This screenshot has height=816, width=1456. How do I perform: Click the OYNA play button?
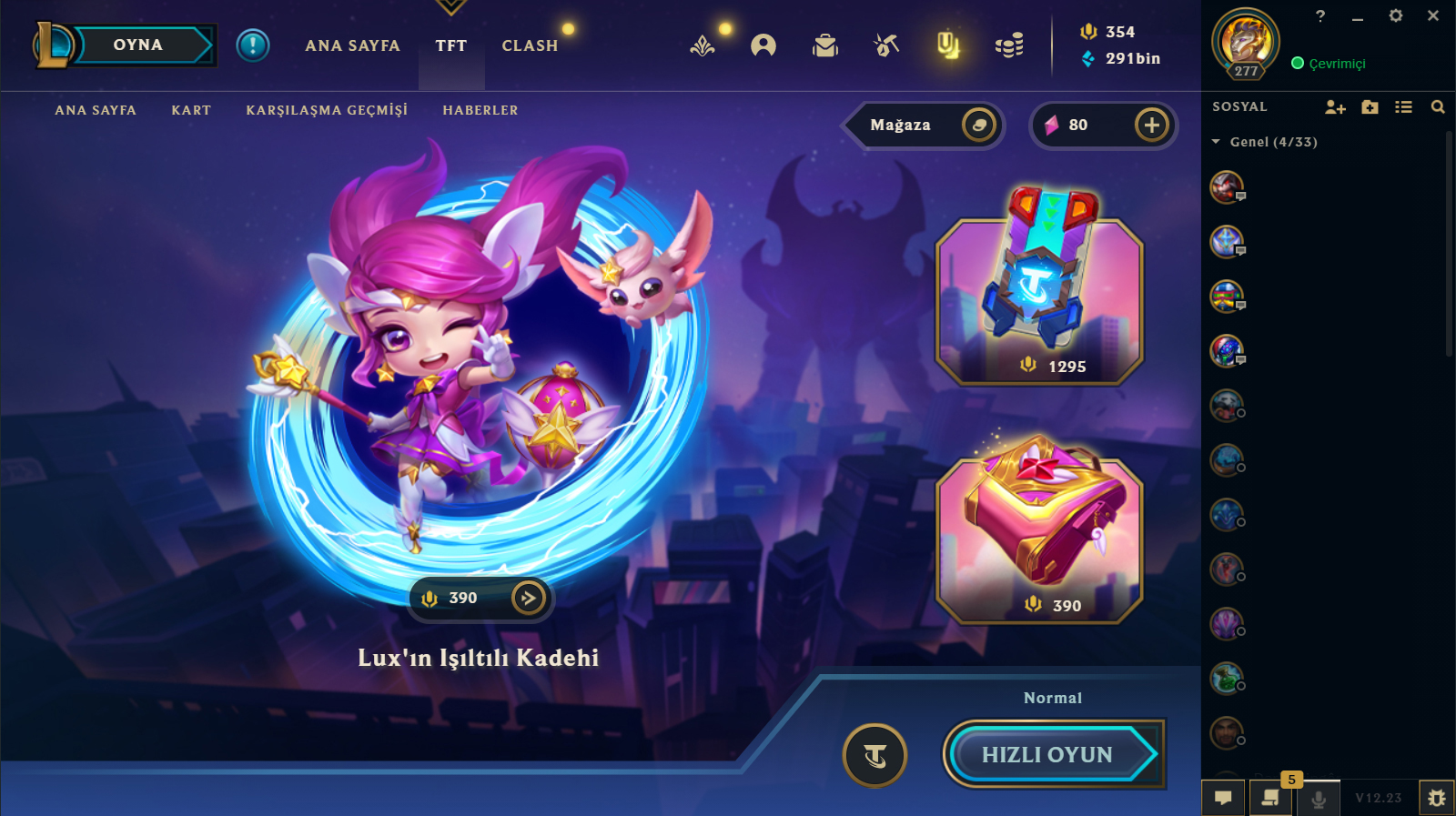point(138,45)
